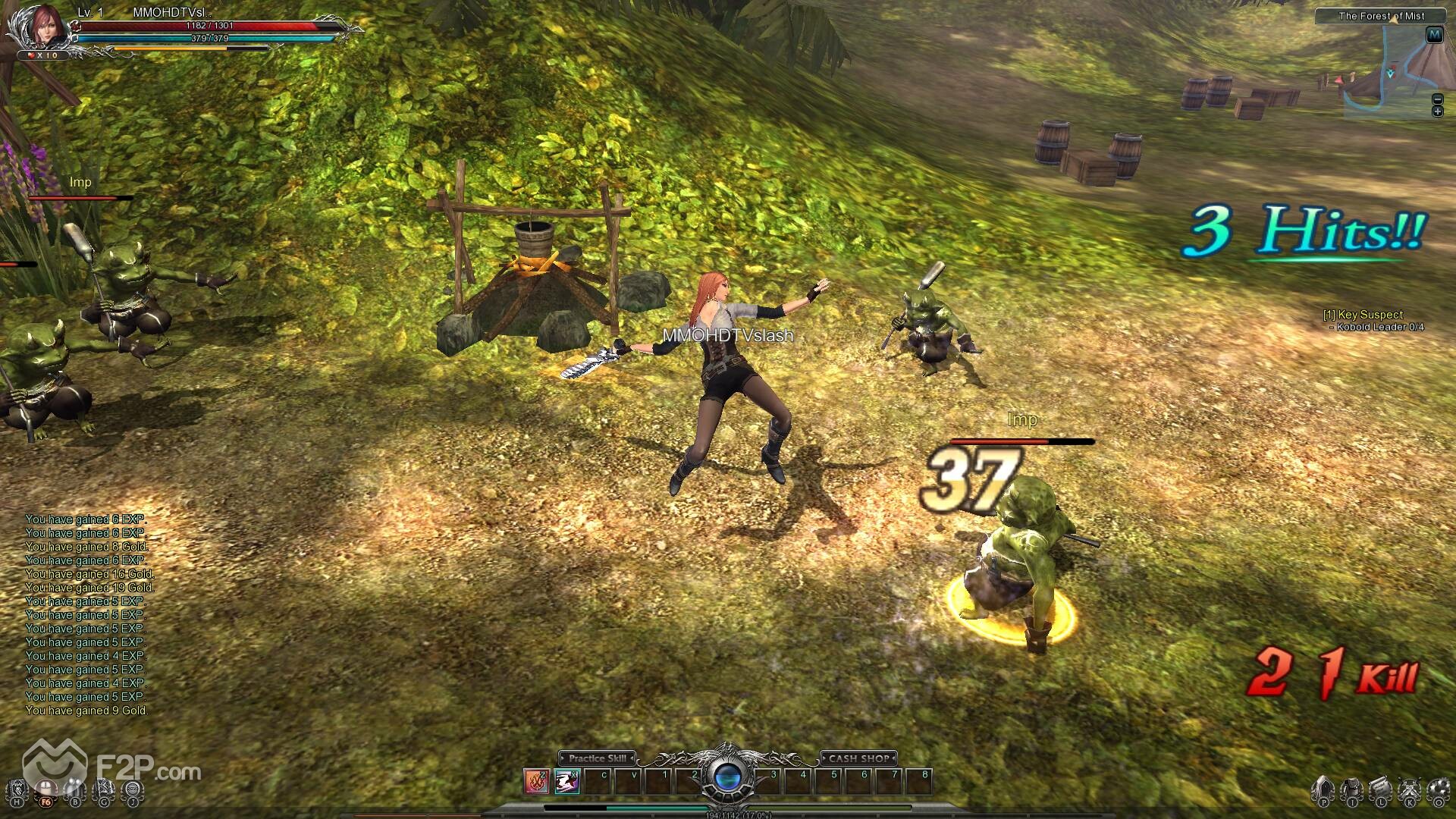The image size is (1456, 819).
Task: Open the helmet menu icon labeled P
Action: [1323, 791]
